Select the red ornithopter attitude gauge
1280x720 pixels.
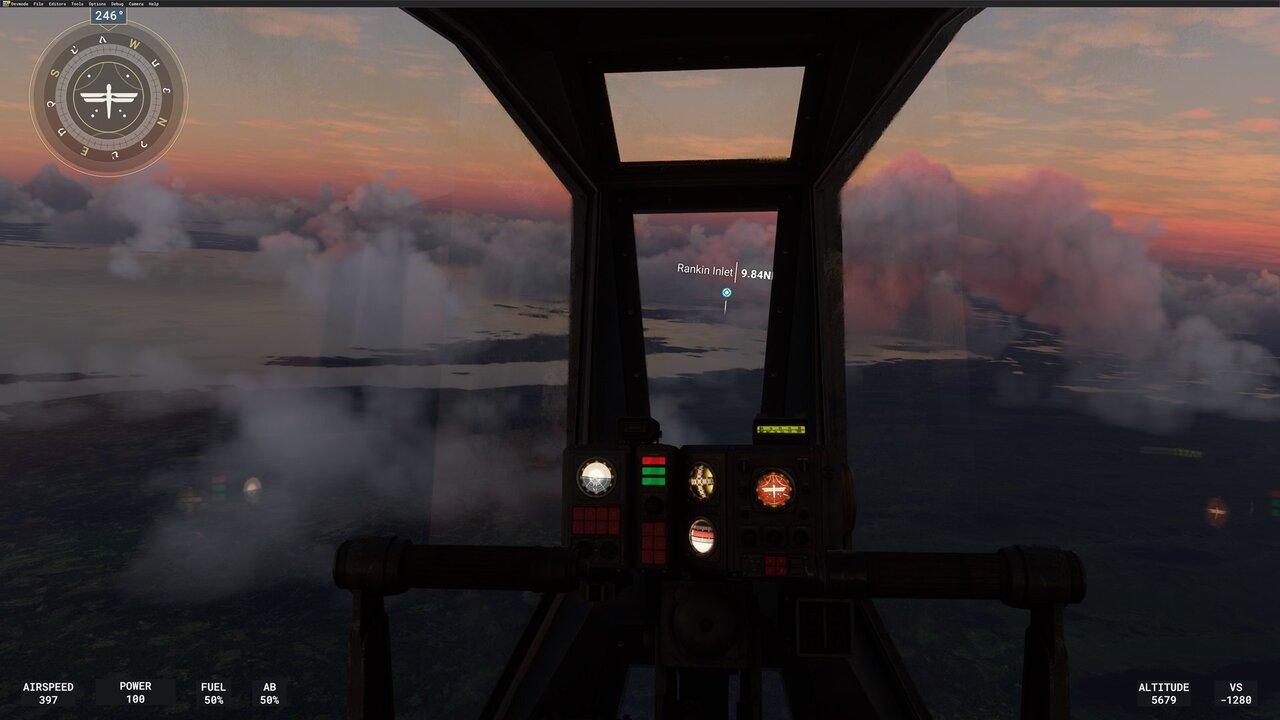pyautogui.click(x=773, y=486)
